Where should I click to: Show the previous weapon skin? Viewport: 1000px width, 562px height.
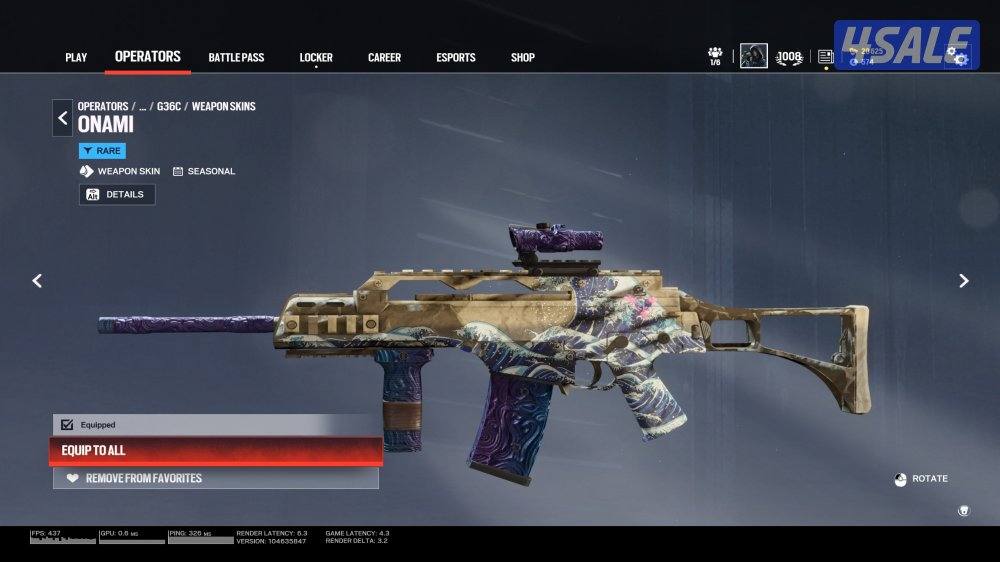tap(37, 281)
